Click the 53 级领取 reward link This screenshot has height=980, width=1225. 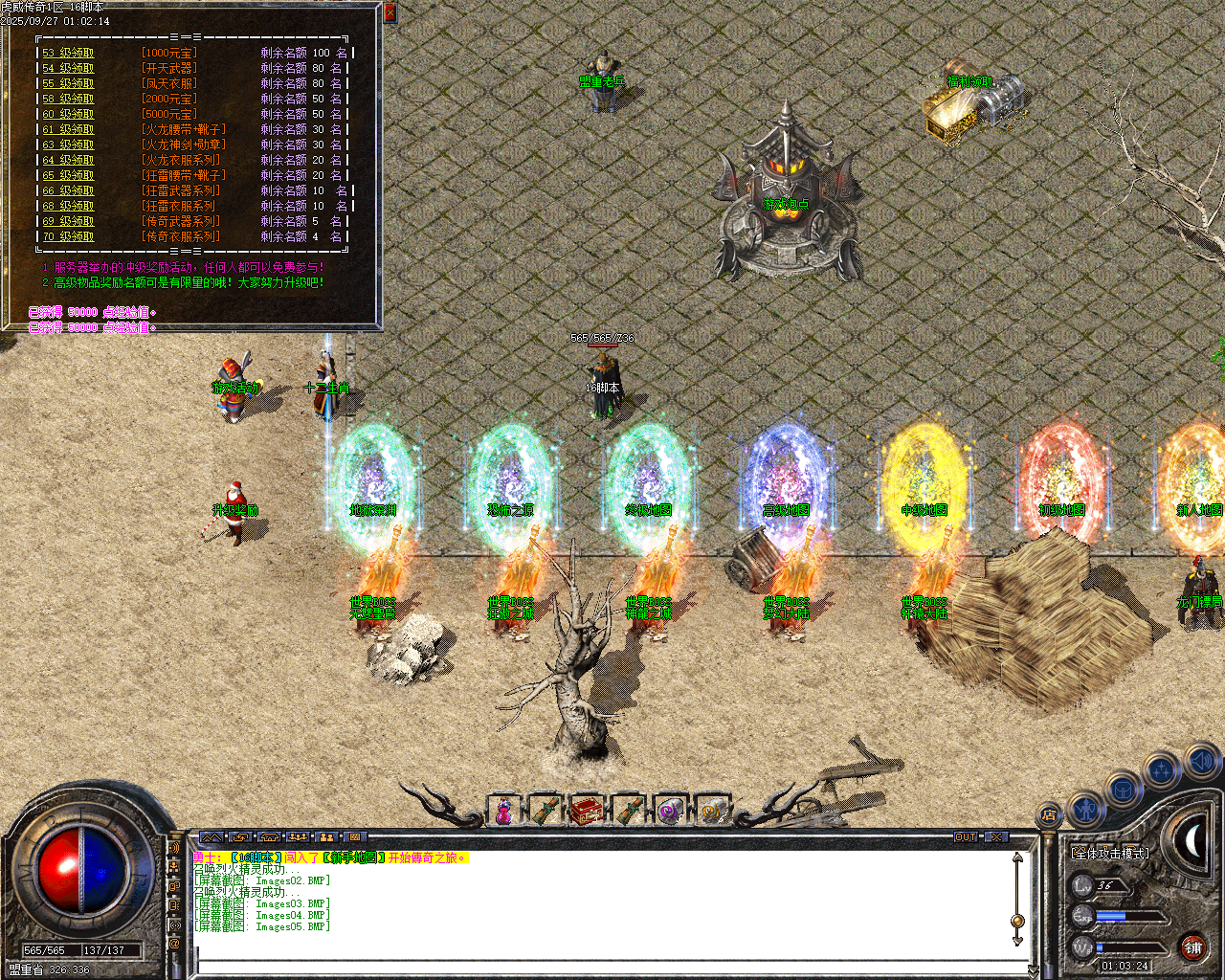[x=66, y=53]
